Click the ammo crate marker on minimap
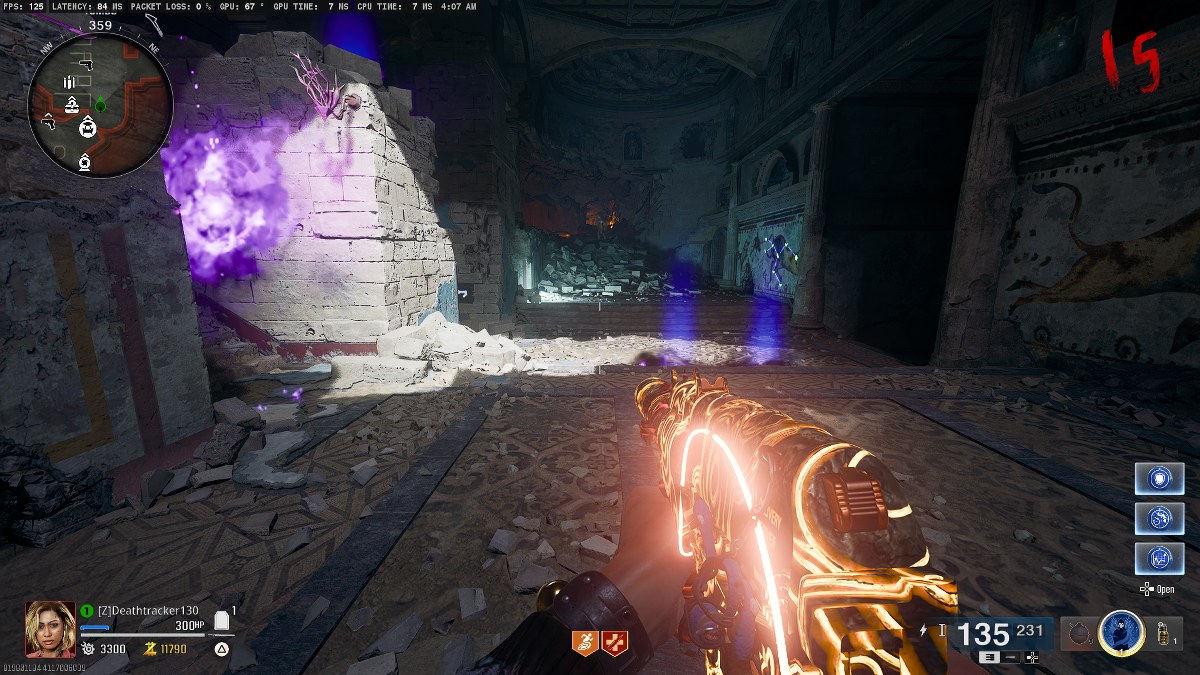The height and width of the screenshot is (675, 1200). coord(68,82)
